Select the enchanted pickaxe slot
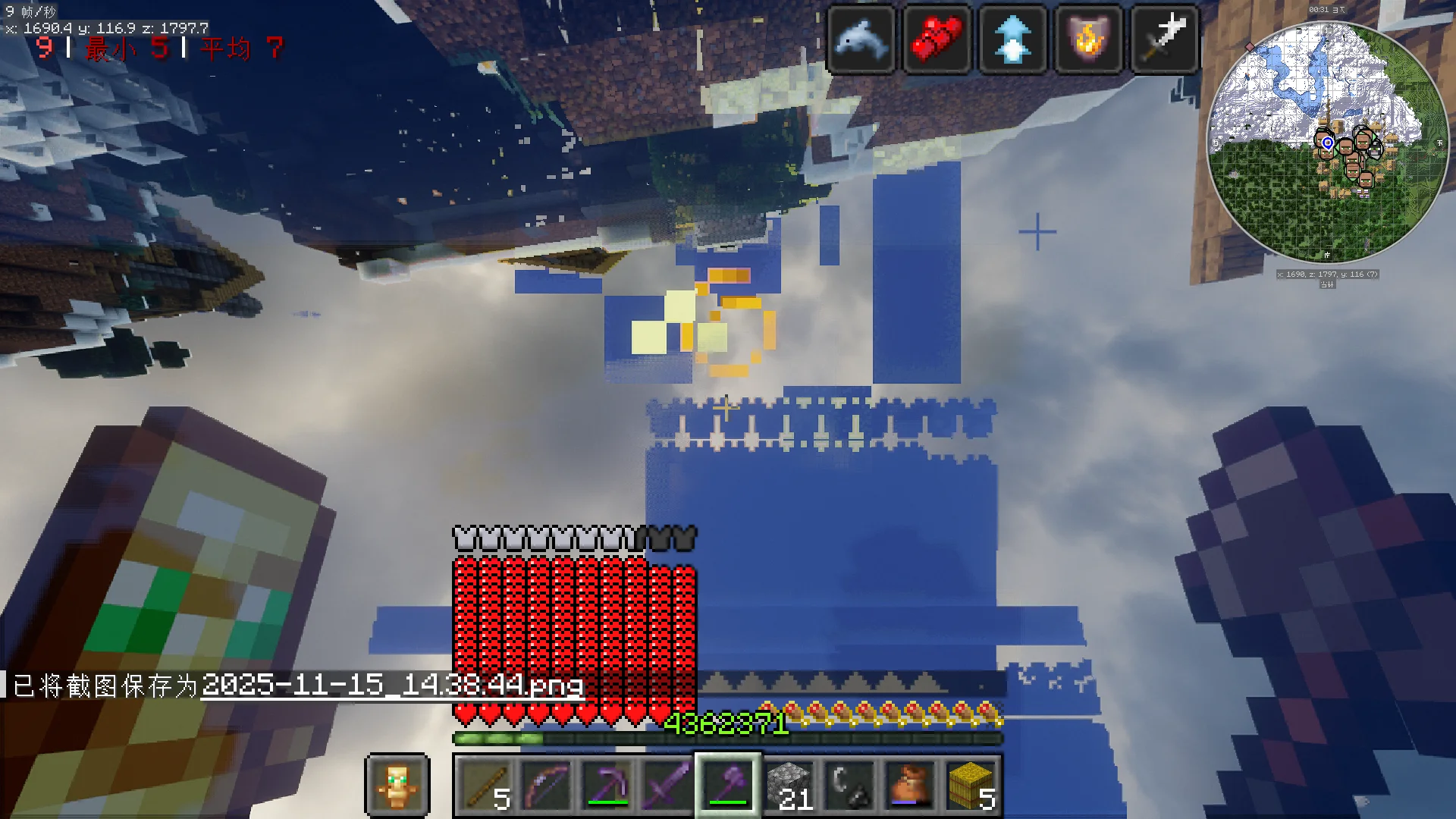Screen dimensions: 1456x819 [x=607, y=785]
